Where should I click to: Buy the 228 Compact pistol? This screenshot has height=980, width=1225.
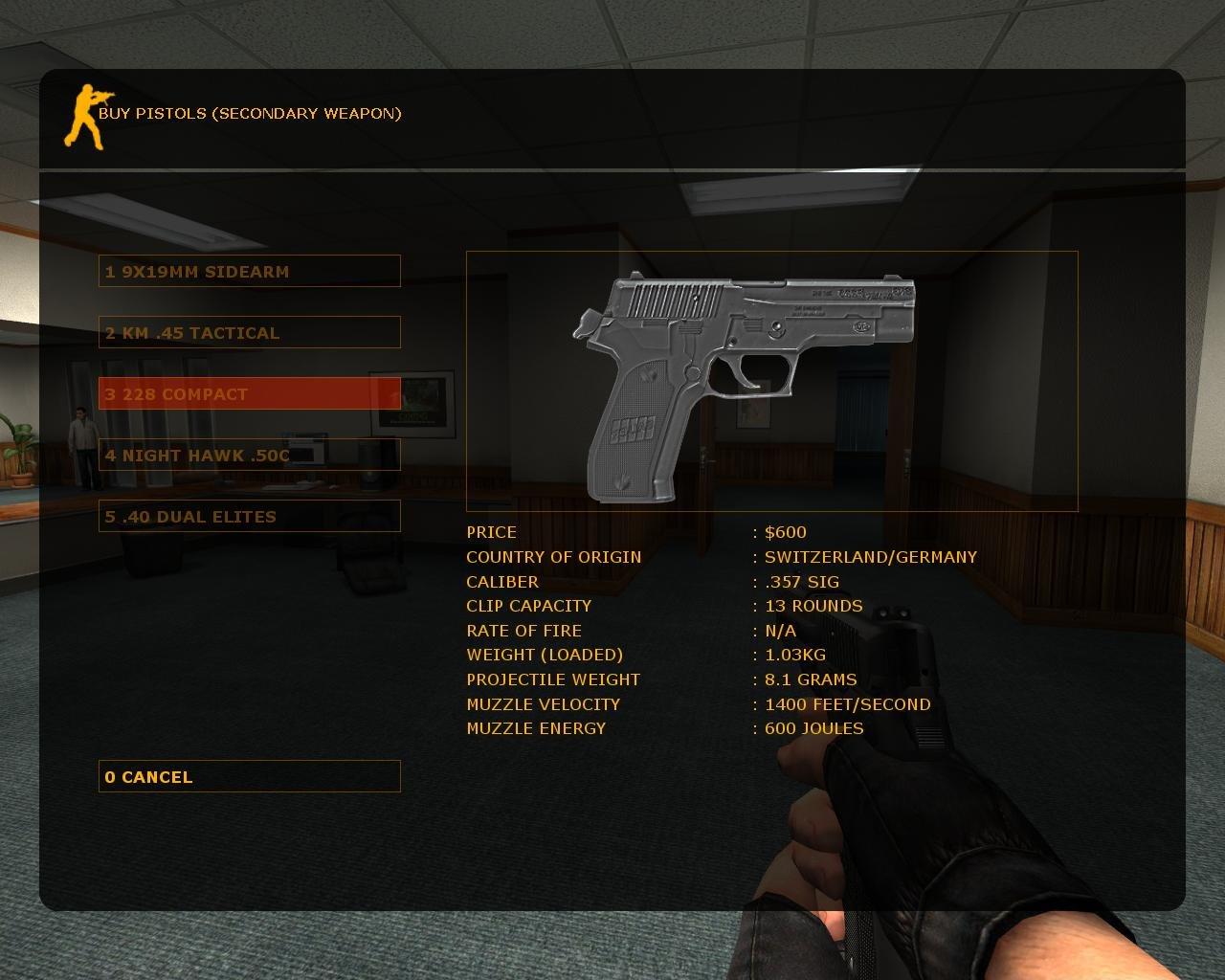click(x=249, y=393)
